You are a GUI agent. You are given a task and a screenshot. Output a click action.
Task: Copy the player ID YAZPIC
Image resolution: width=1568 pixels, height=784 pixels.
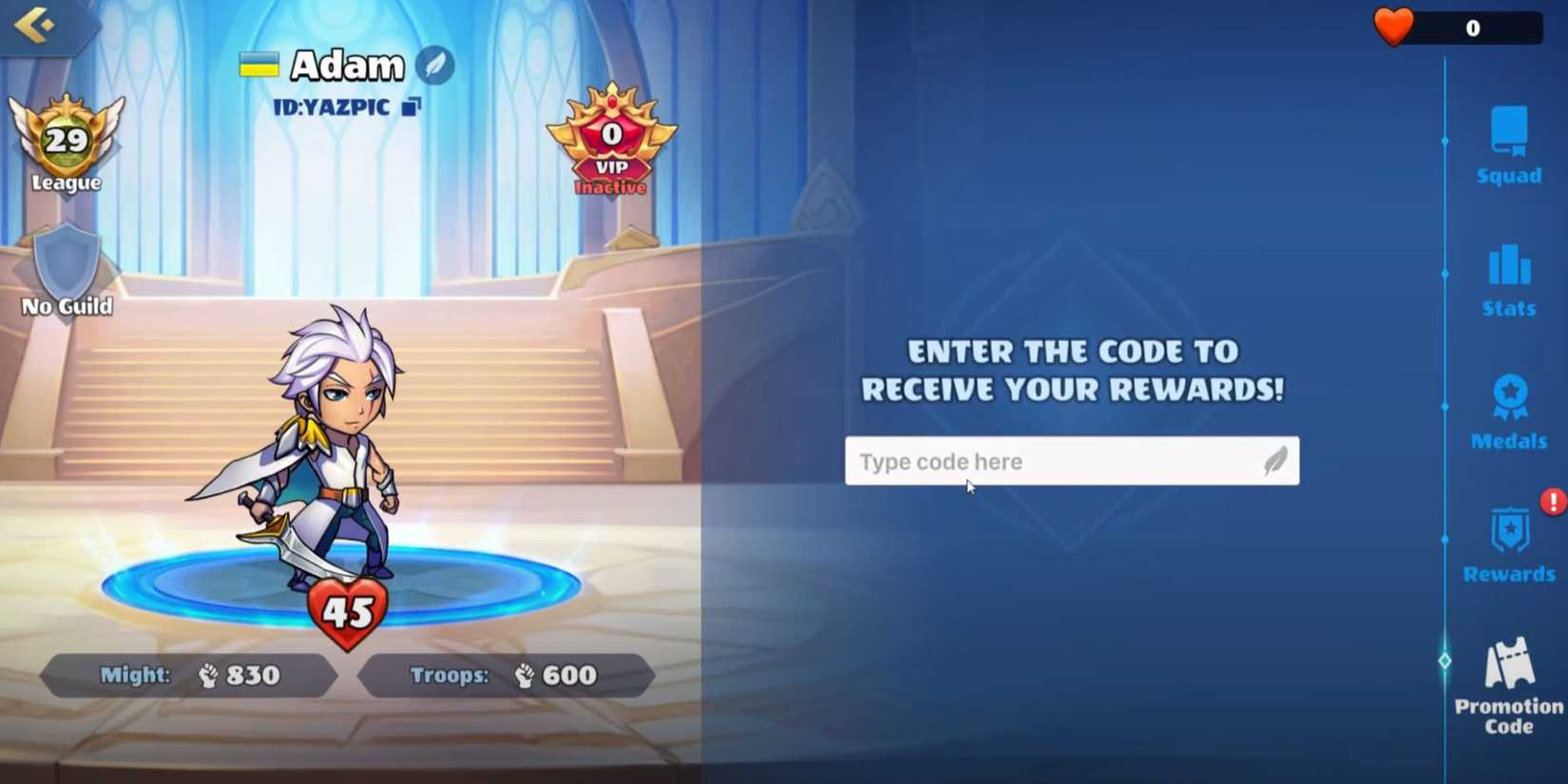pos(411,107)
